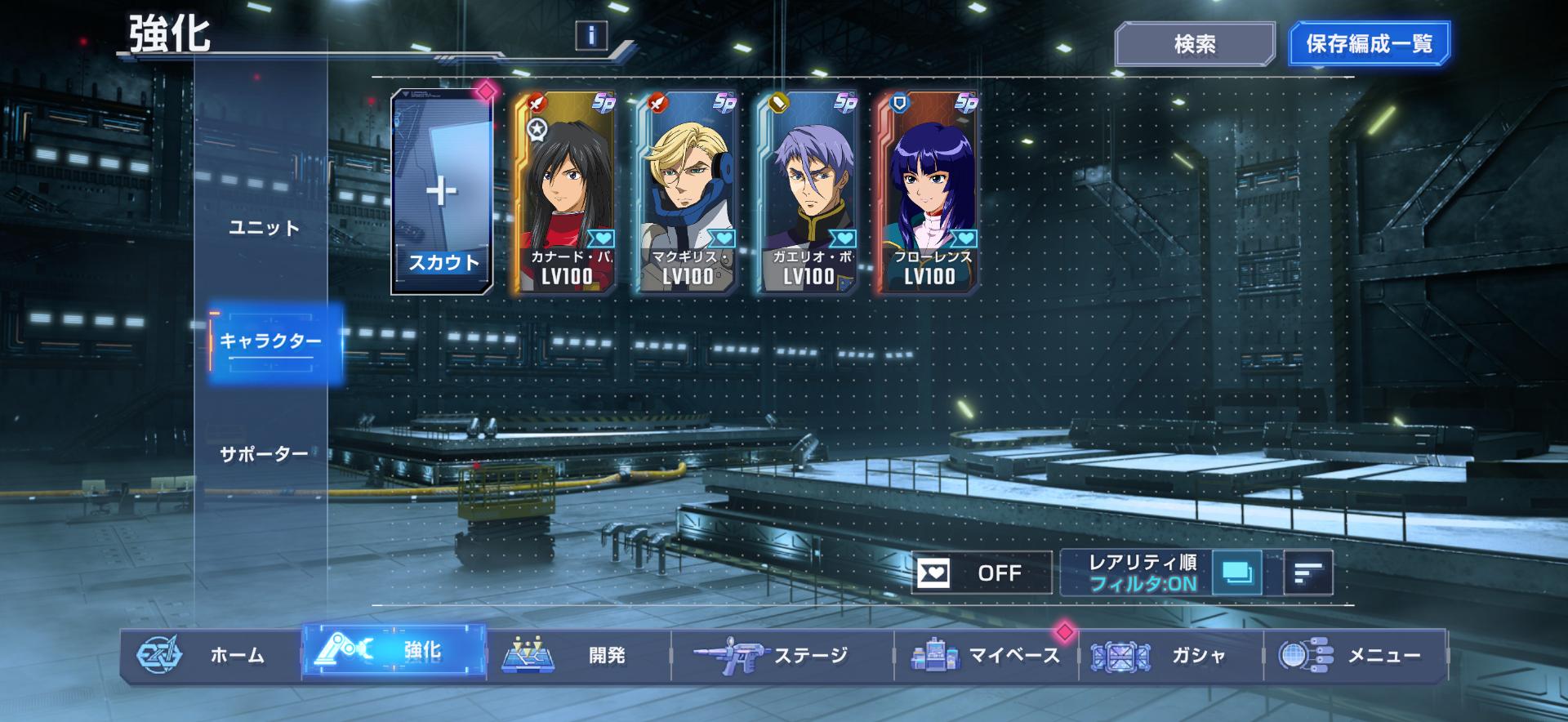Open the メニュー menu button

pyautogui.click(x=1356, y=655)
